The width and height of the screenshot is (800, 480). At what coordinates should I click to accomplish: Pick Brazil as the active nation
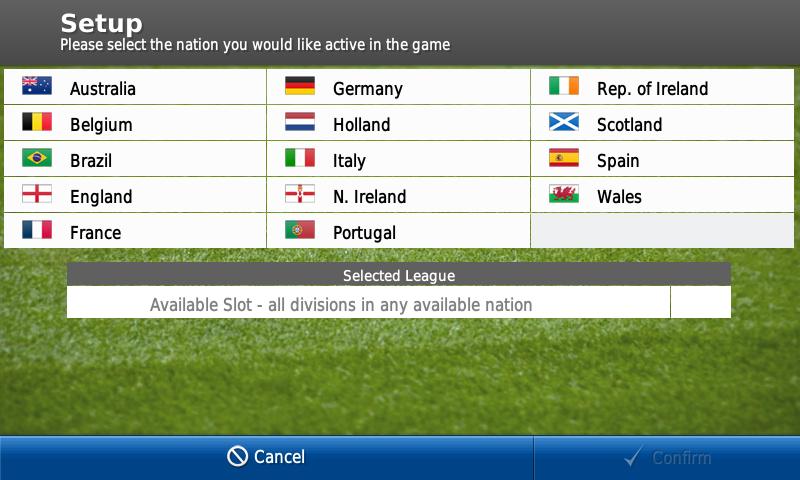135,160
